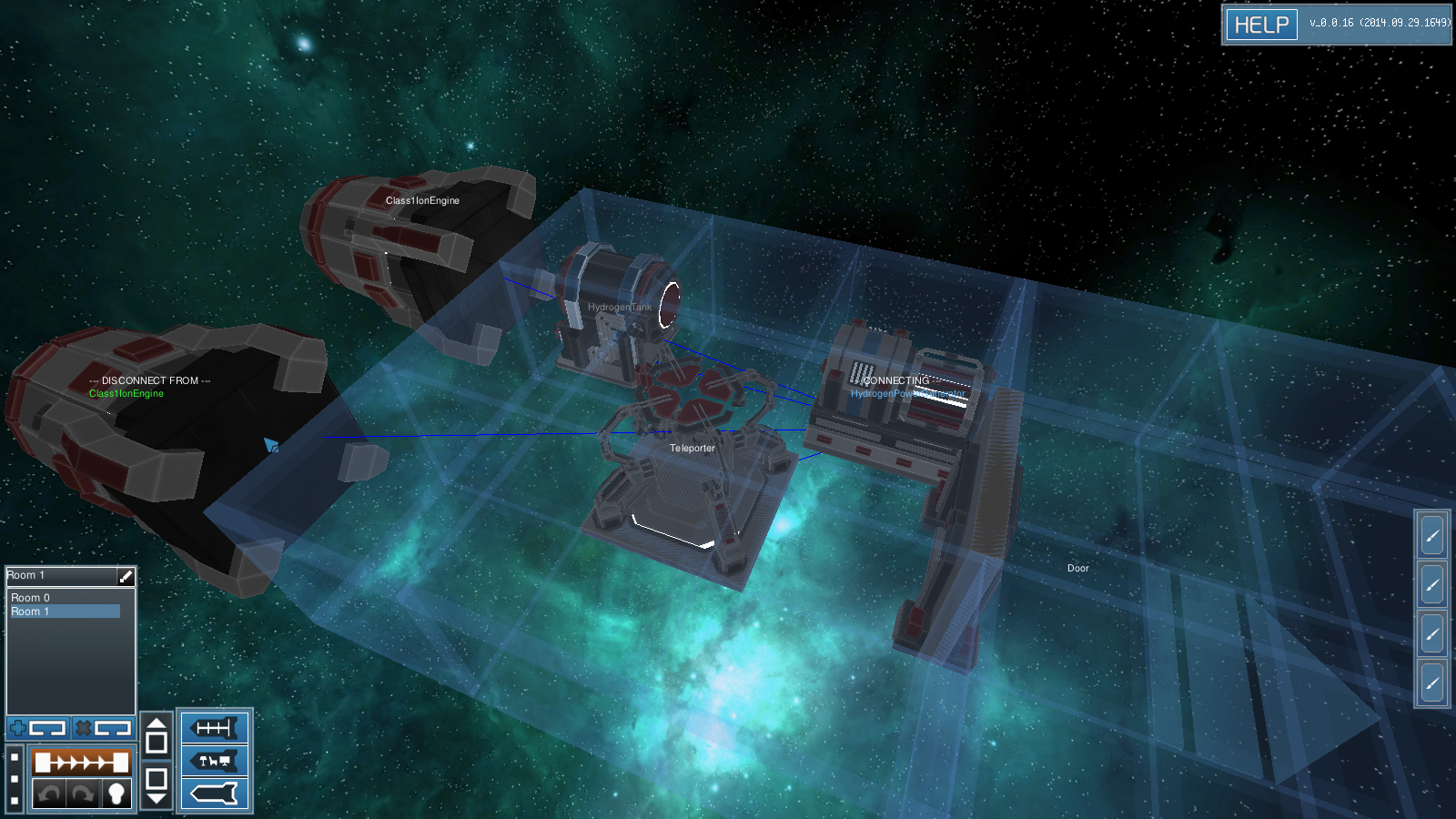Switch to the ship hull outline mode
The height and width of the screenshot is (819, 1456).
pyautogui.click(x=214, y=794)
